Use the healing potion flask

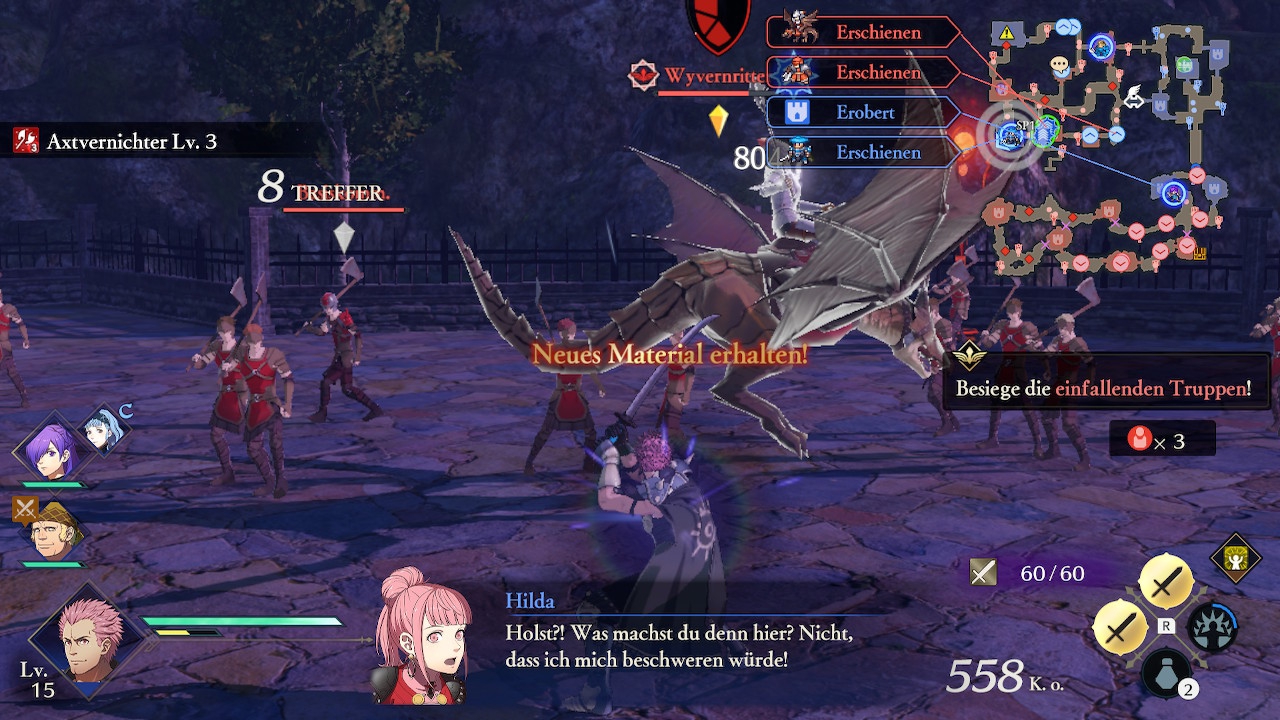1166,672
